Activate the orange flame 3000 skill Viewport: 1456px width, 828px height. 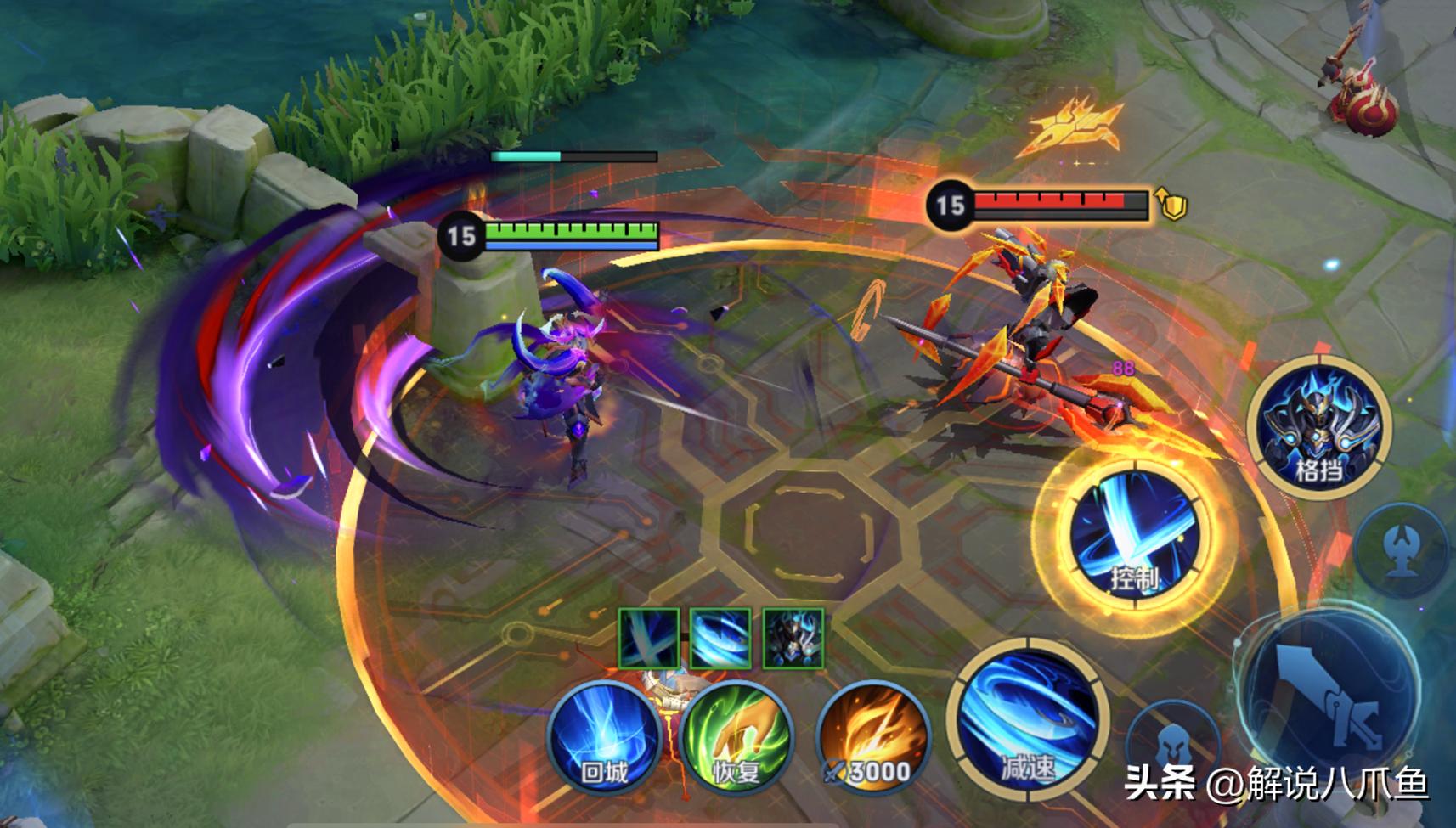pyautogui.click(x=872, y=737)
